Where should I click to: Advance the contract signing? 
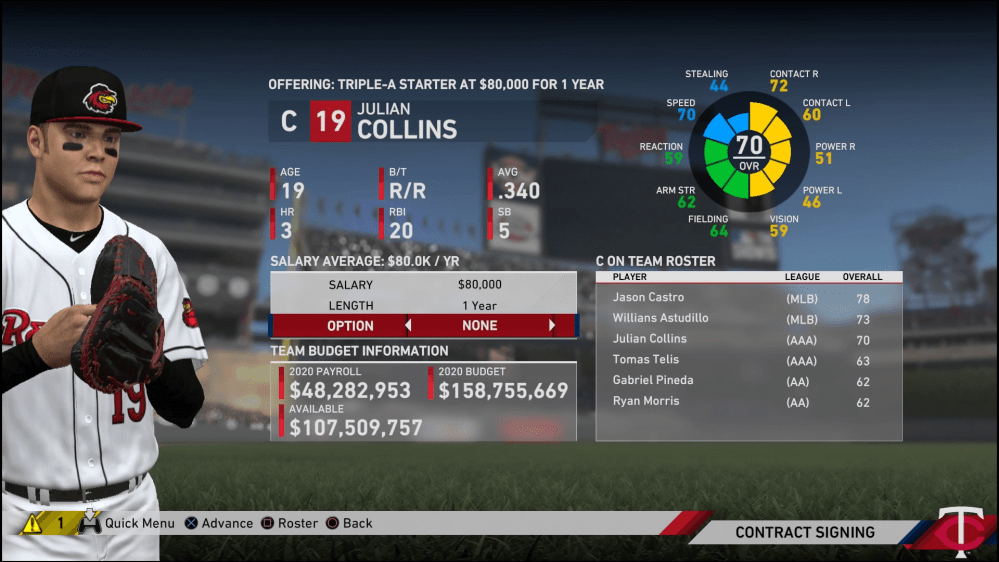pos(219,523)
